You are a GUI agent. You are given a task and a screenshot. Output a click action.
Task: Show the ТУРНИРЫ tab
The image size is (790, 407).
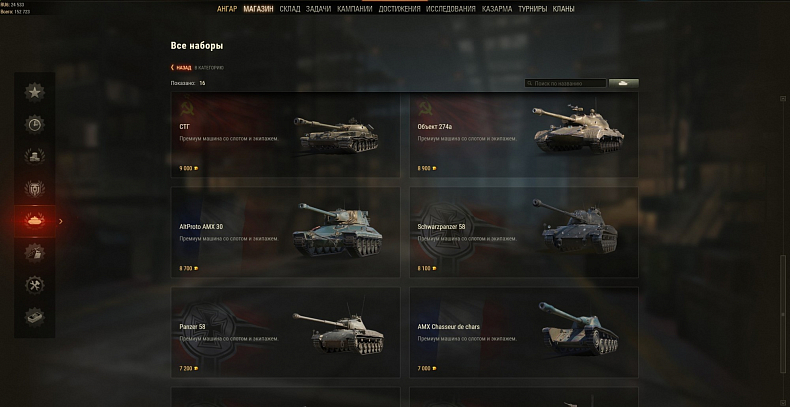[531, 8]
